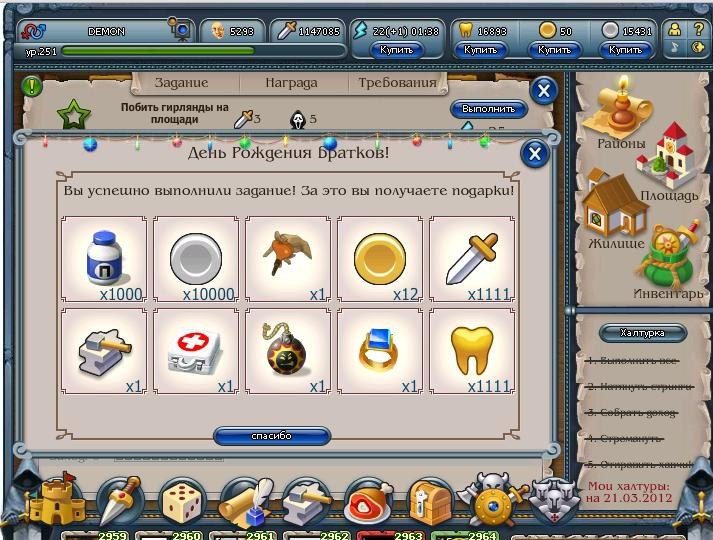Click the спасибо button
This screenshot has height=540, width=713.
(x=272, y=436)
